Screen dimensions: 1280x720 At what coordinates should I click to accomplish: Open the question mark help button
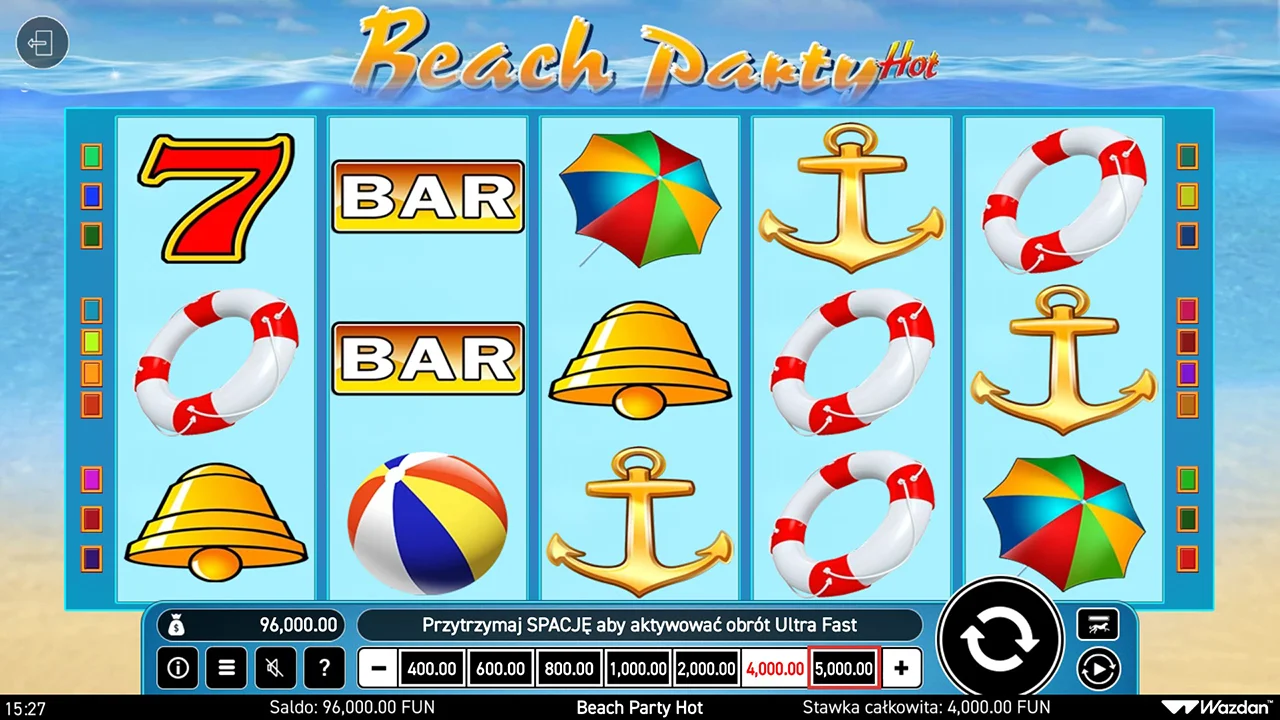[x=324, y=667]
